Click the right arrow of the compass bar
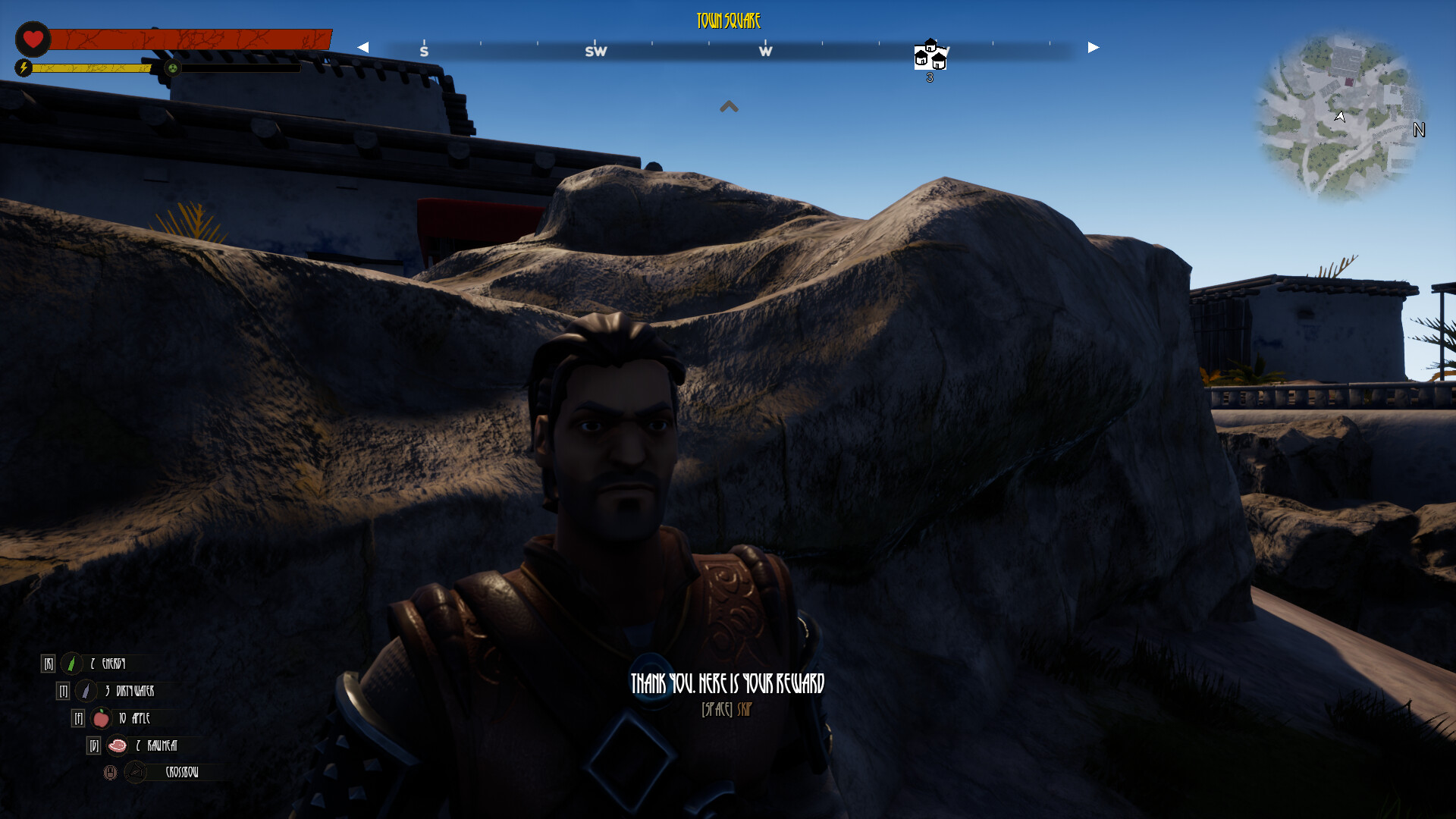Image resolution: width=1456 pixels, height=819 pixels. pyautogui.click(x=1092, y=47)
